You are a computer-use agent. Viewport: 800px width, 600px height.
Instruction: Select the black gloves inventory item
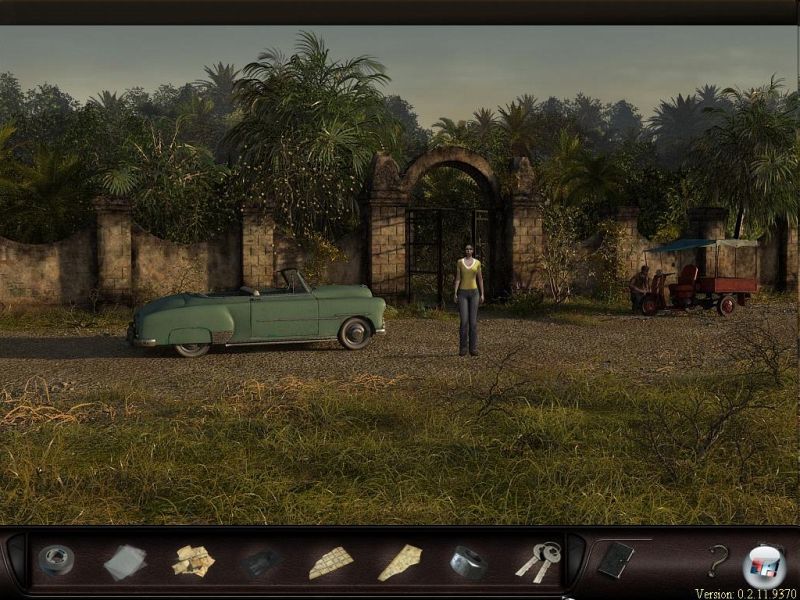coord(260,562)
